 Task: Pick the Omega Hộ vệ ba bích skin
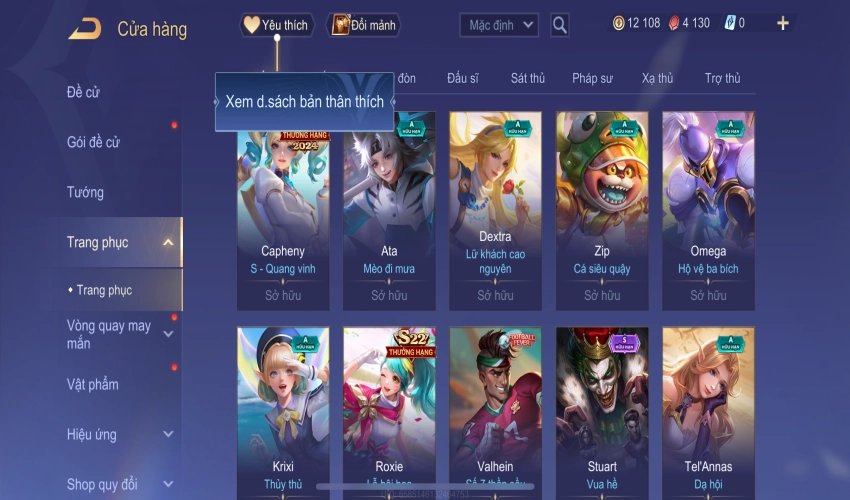[708, 210]
